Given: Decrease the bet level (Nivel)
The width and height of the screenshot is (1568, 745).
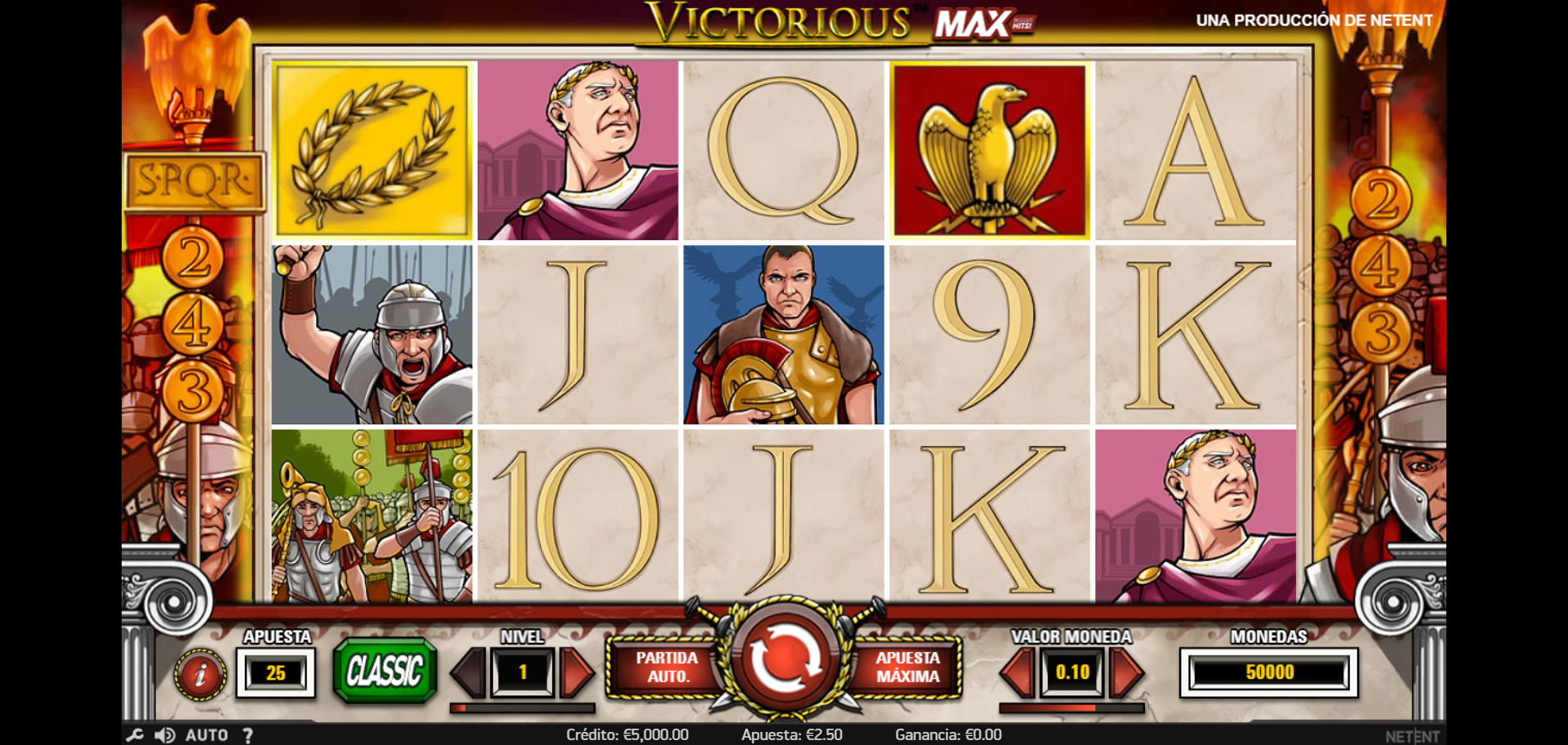Looking at the screenshot, I should pyautogui.click(x=469, y=672).
